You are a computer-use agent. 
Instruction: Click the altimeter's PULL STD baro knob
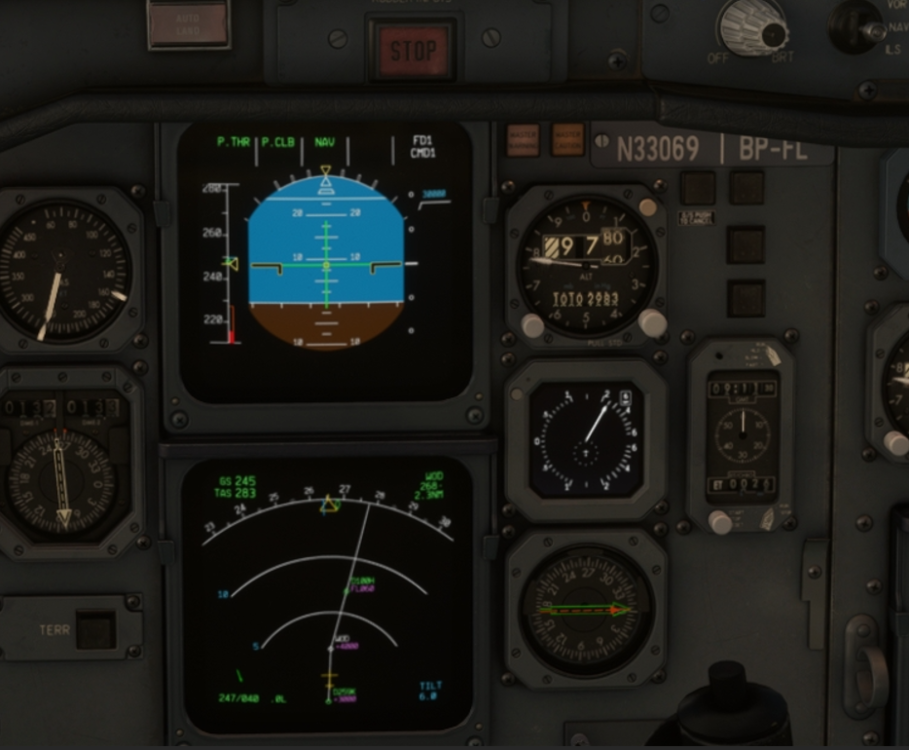click(652, 322)
